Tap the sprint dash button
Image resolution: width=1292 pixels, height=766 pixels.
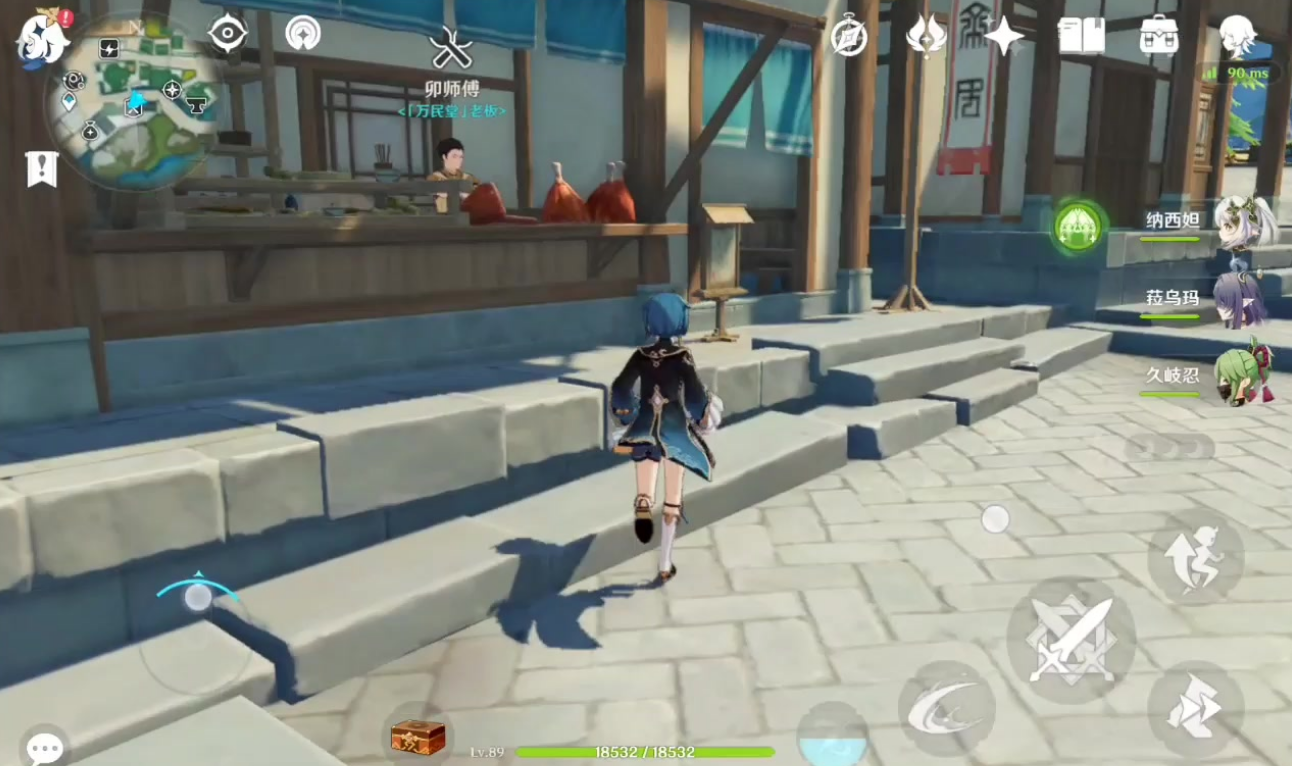[x=1196, y=708]
